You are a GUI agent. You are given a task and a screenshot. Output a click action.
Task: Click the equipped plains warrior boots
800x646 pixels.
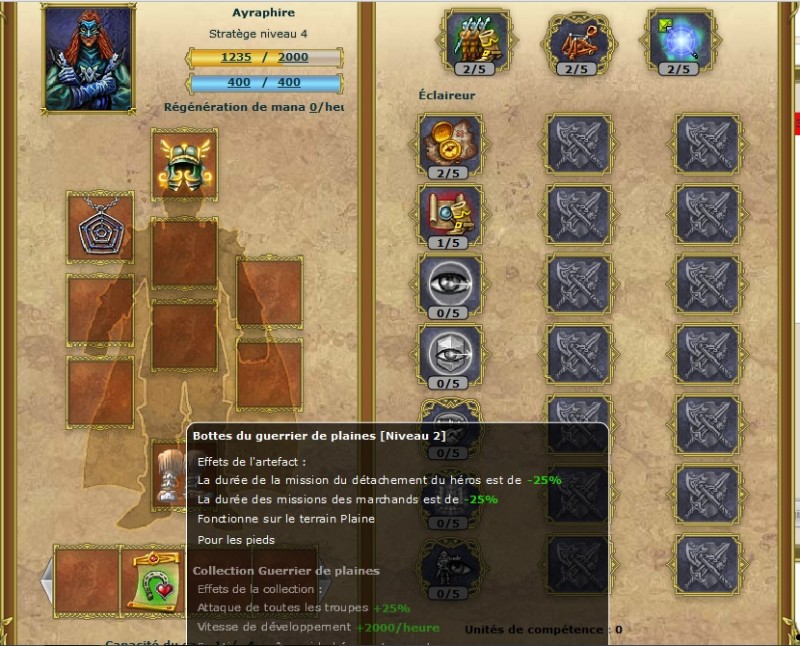pos(170,472)
